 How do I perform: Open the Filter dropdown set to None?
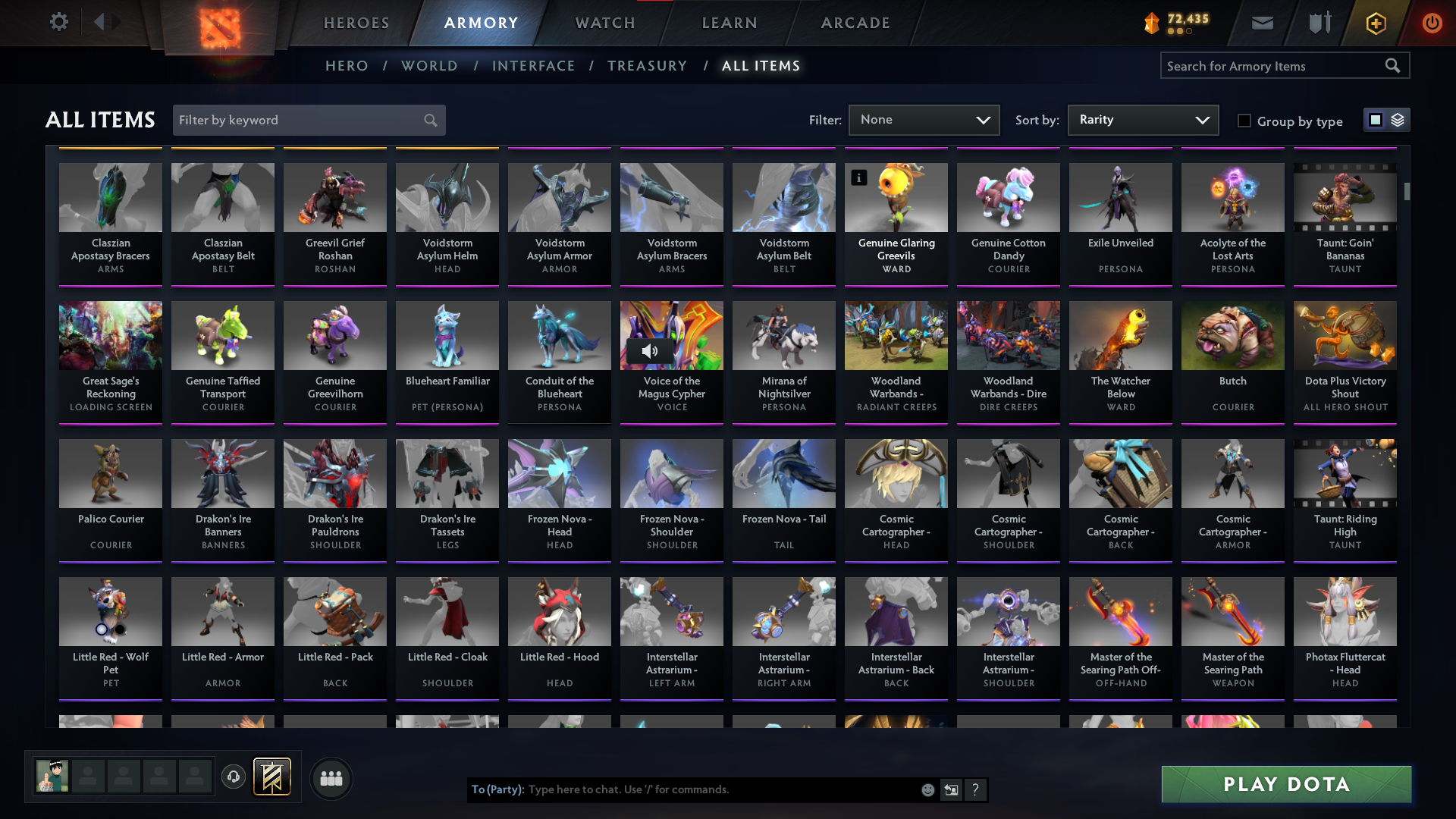(x=924, y=120)
